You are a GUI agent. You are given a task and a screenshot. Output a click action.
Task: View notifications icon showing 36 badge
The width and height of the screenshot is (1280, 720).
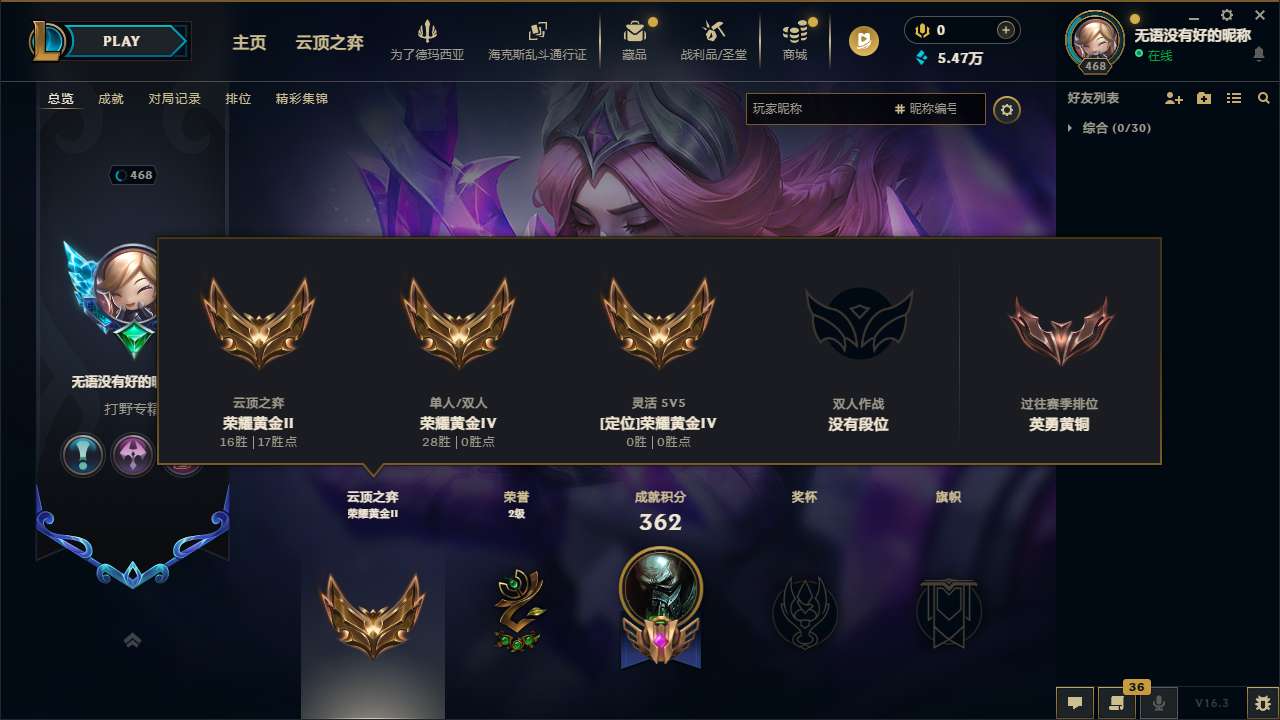(1117, 703)
